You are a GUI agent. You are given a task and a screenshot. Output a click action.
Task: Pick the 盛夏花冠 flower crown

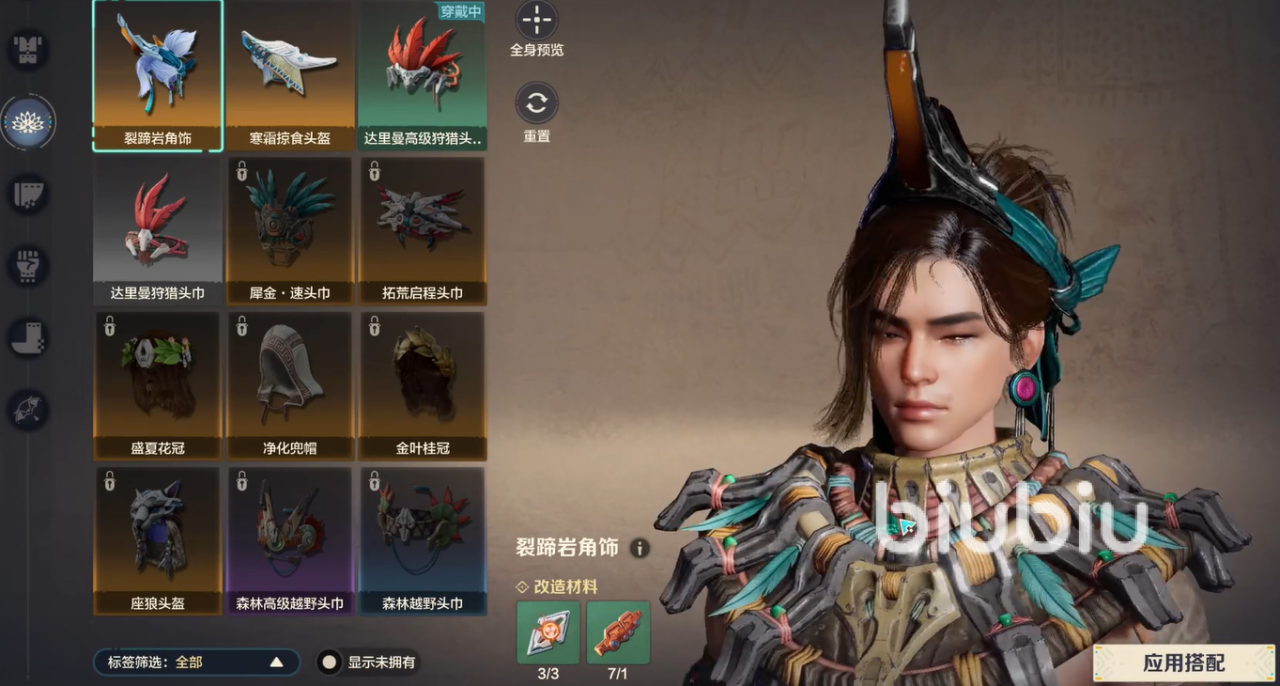pos(158,385)
